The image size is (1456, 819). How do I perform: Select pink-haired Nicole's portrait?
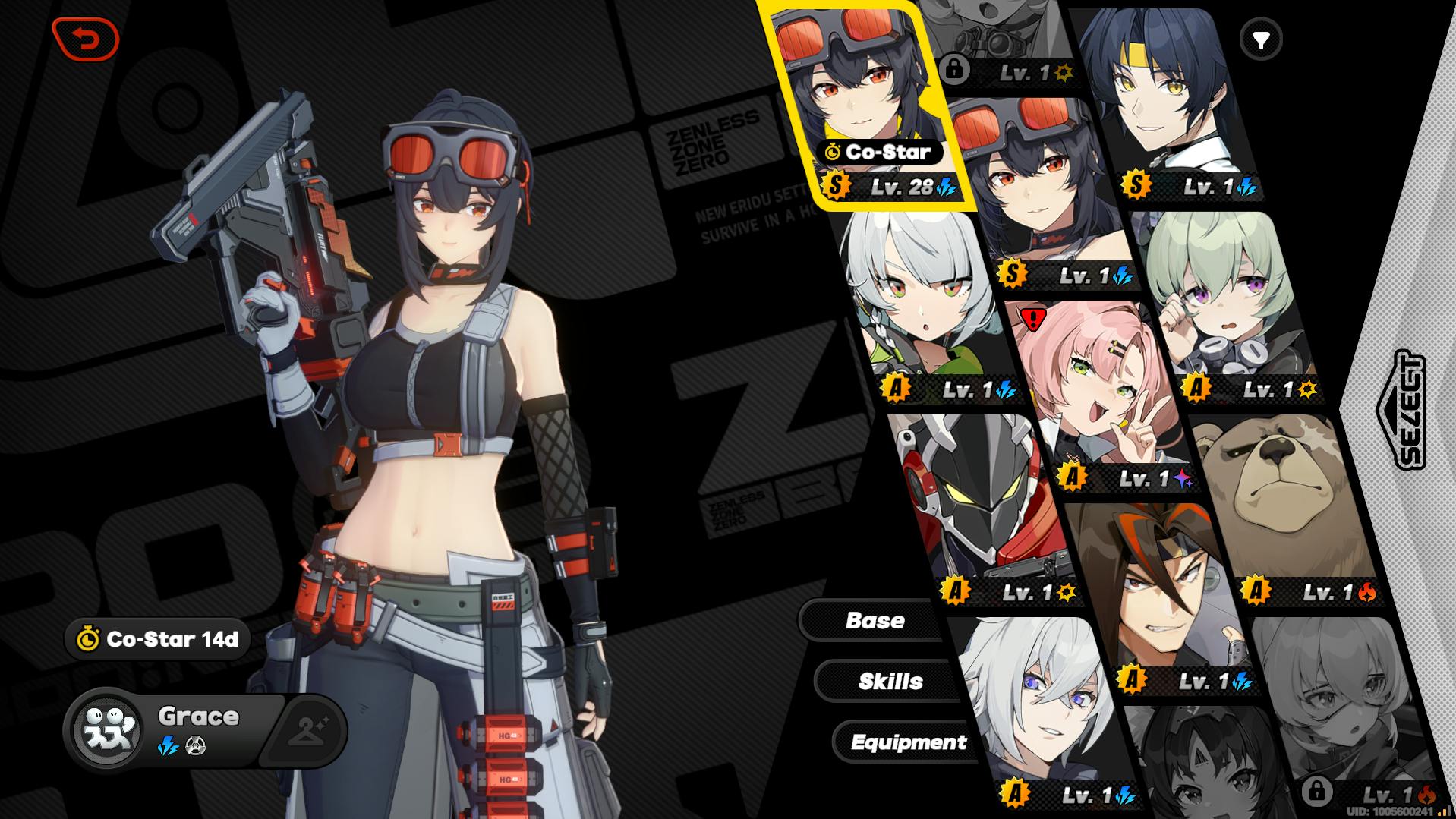[1093, 395]
